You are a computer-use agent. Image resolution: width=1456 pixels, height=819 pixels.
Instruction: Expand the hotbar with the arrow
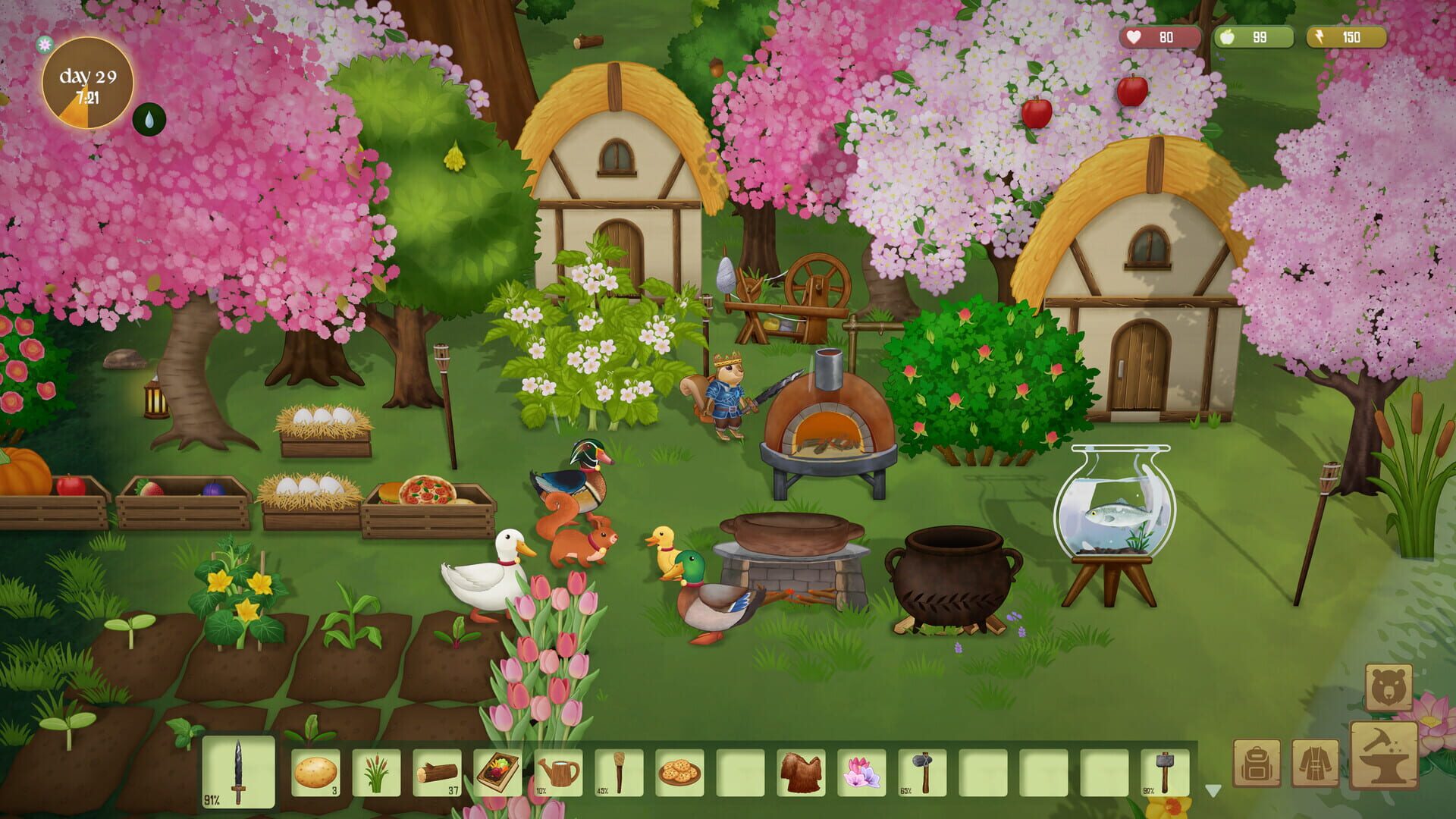pos(1213,791)
